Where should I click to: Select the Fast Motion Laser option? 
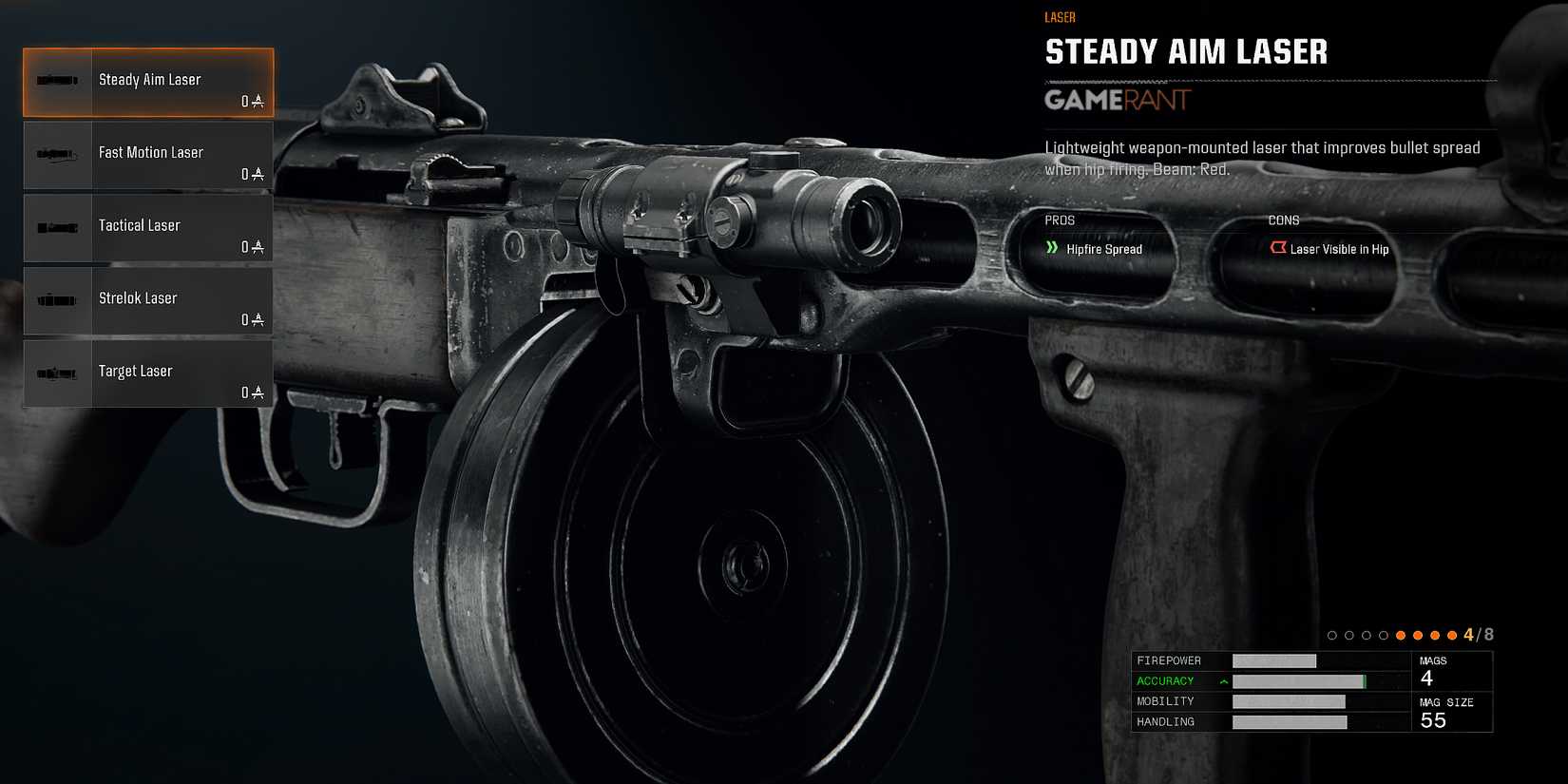(x=147, y=155)
